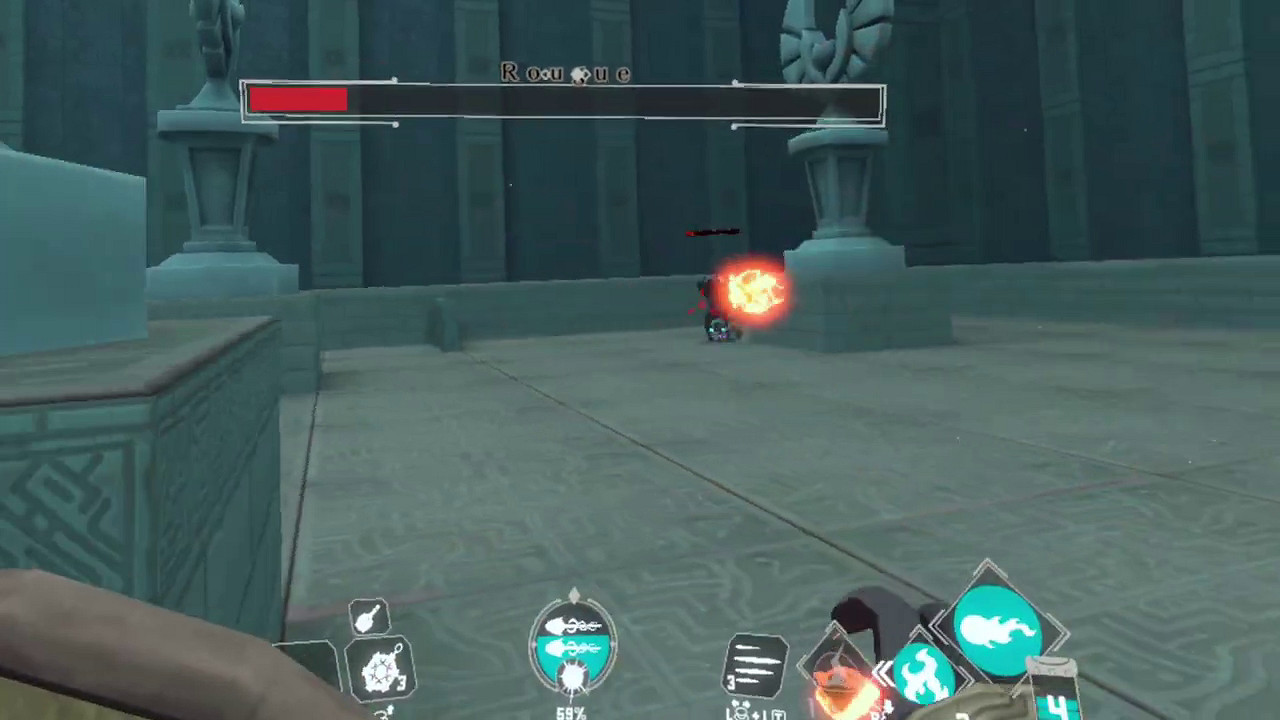
Task: Click the red boss health bar
Action: 300,99
